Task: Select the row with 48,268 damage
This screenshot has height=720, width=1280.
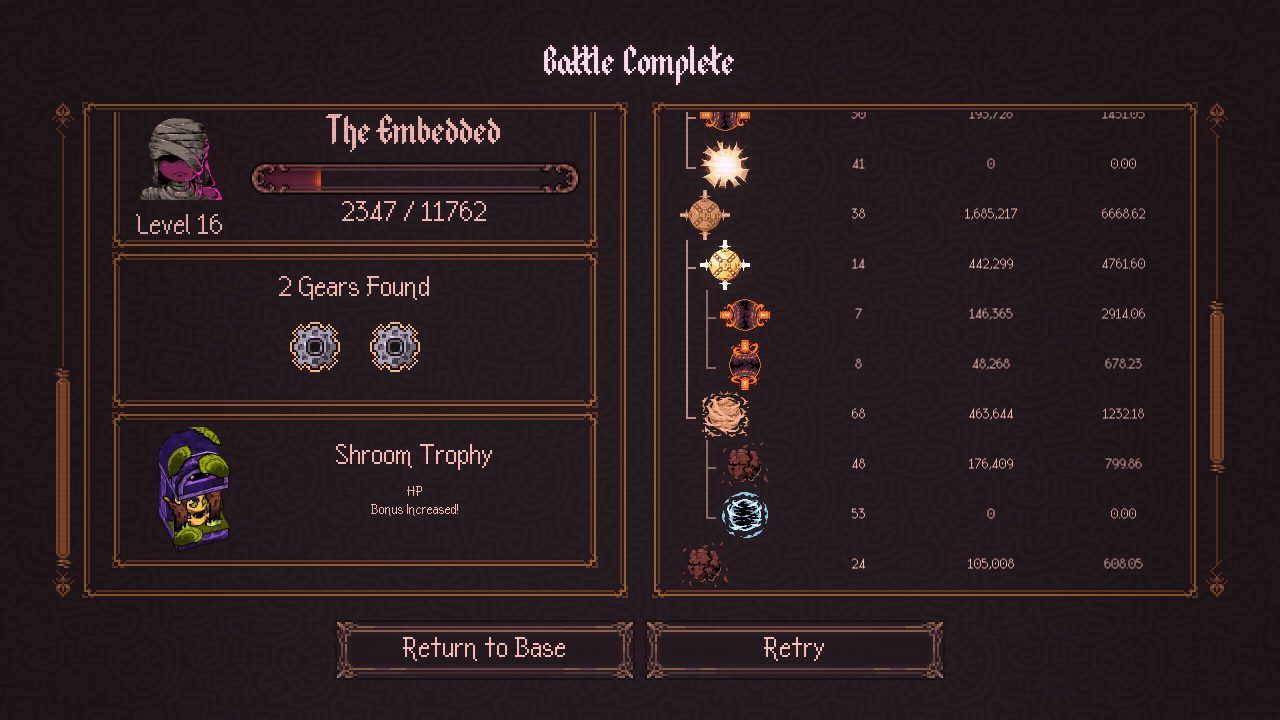Action: [924, 364]
